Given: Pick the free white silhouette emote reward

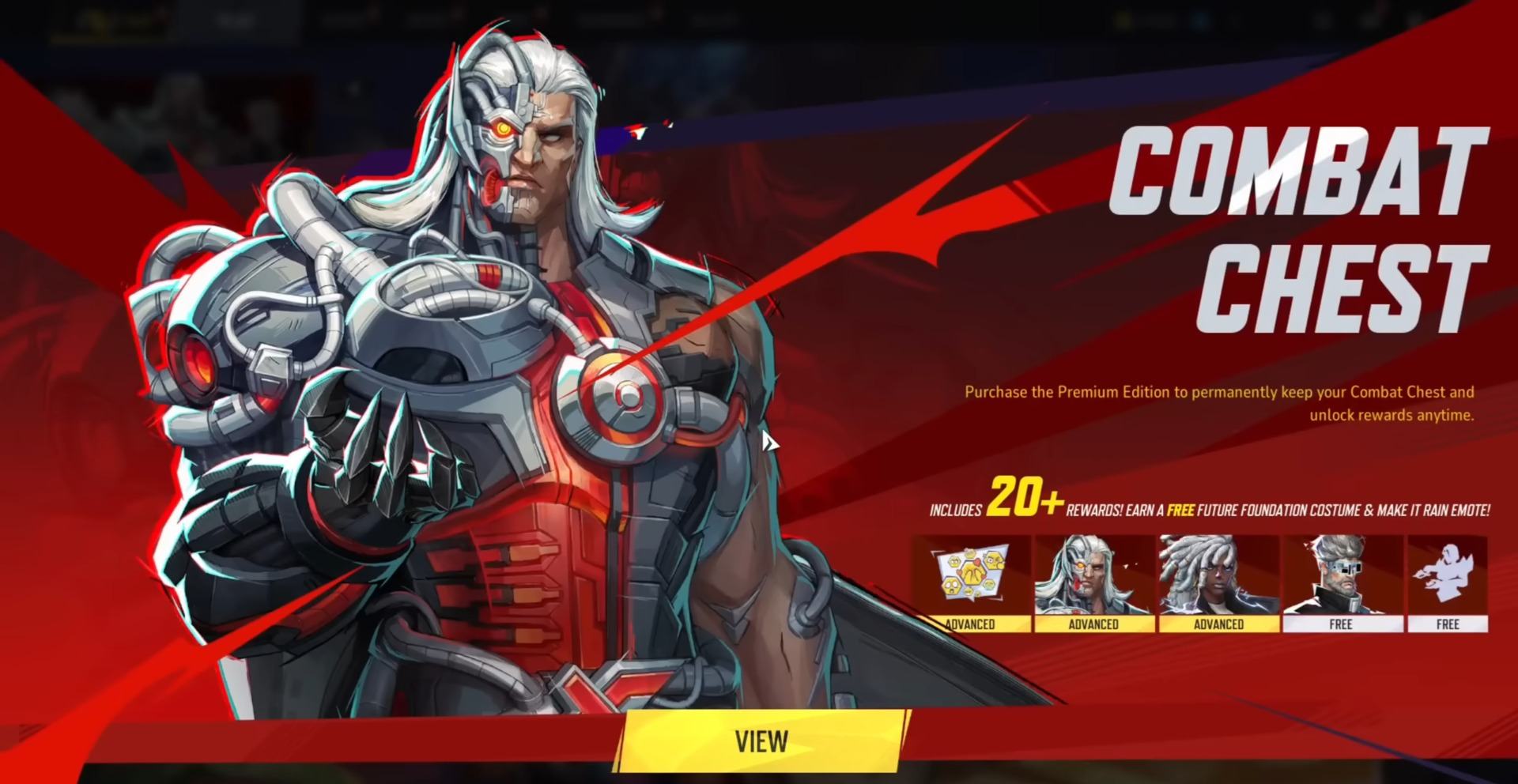Looking at the screenshot, I should pos(1447,582).
